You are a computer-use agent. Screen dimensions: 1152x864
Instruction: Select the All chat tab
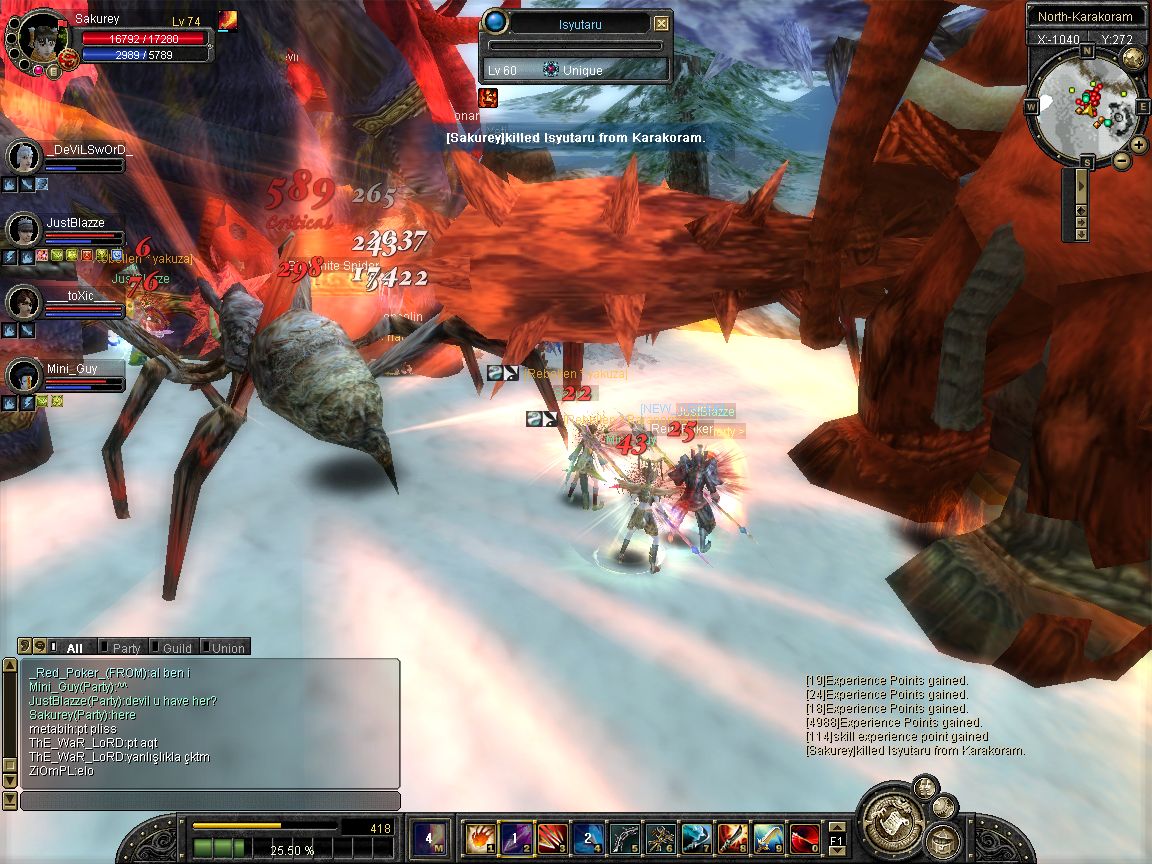[x=73, y=648]
